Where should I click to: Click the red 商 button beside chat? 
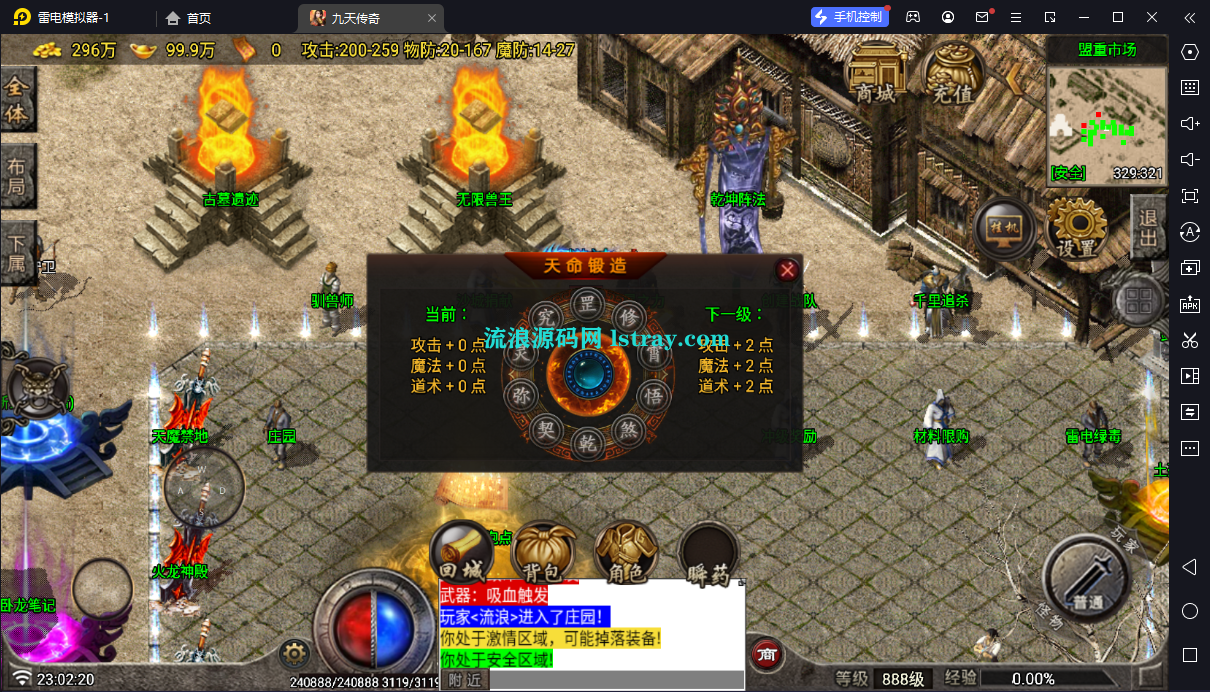click(767, 654)
